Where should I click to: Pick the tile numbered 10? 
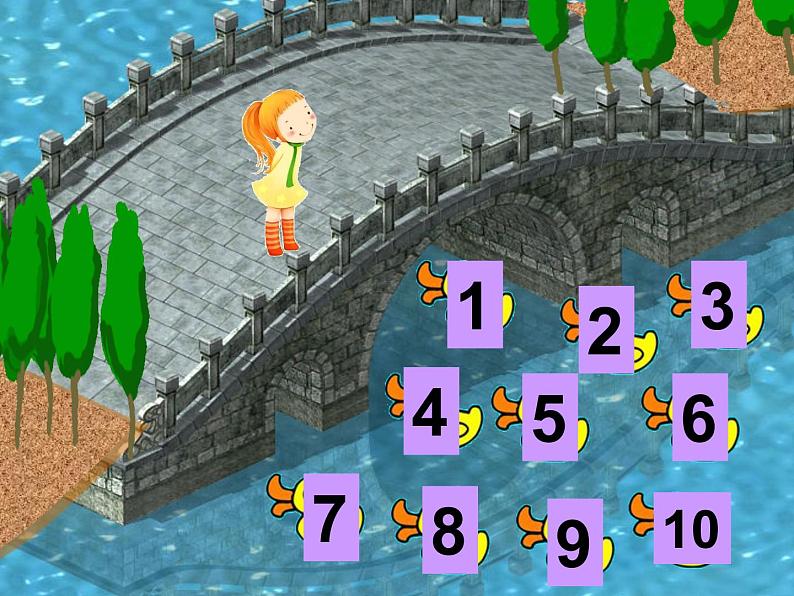click(691, 527)
